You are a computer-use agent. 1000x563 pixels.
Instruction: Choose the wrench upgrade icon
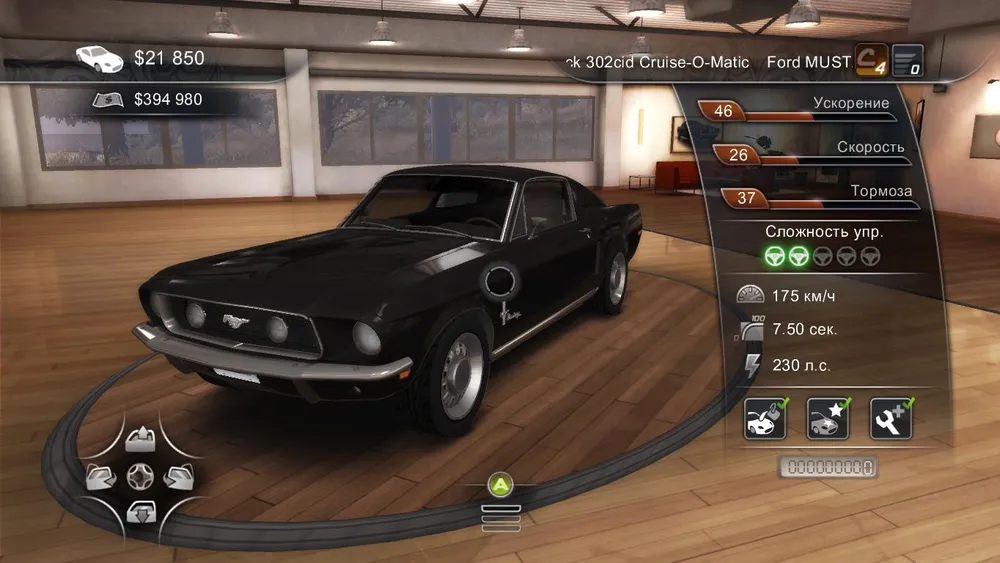click(889, 418)
